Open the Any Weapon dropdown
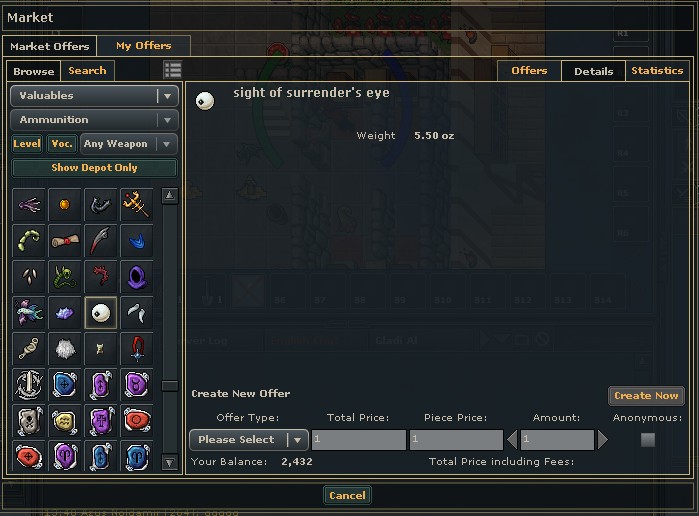The width and height of the screenshot is (699, 516). click(128, 144)
